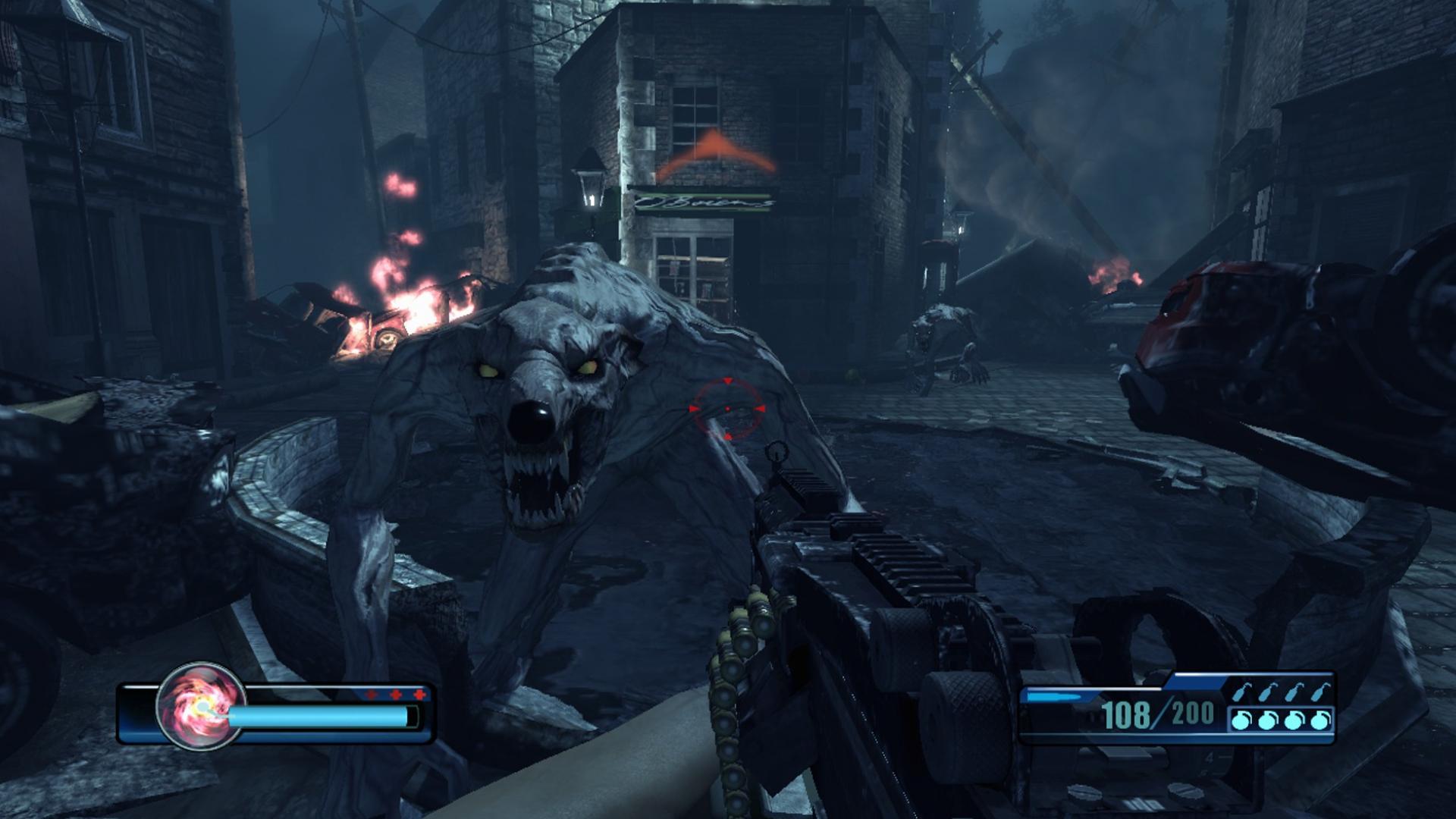Select the highlighted round grenade row
Image resolution: width=1456 pixels, height=819 pixels.
click(x=1280, y=720)
